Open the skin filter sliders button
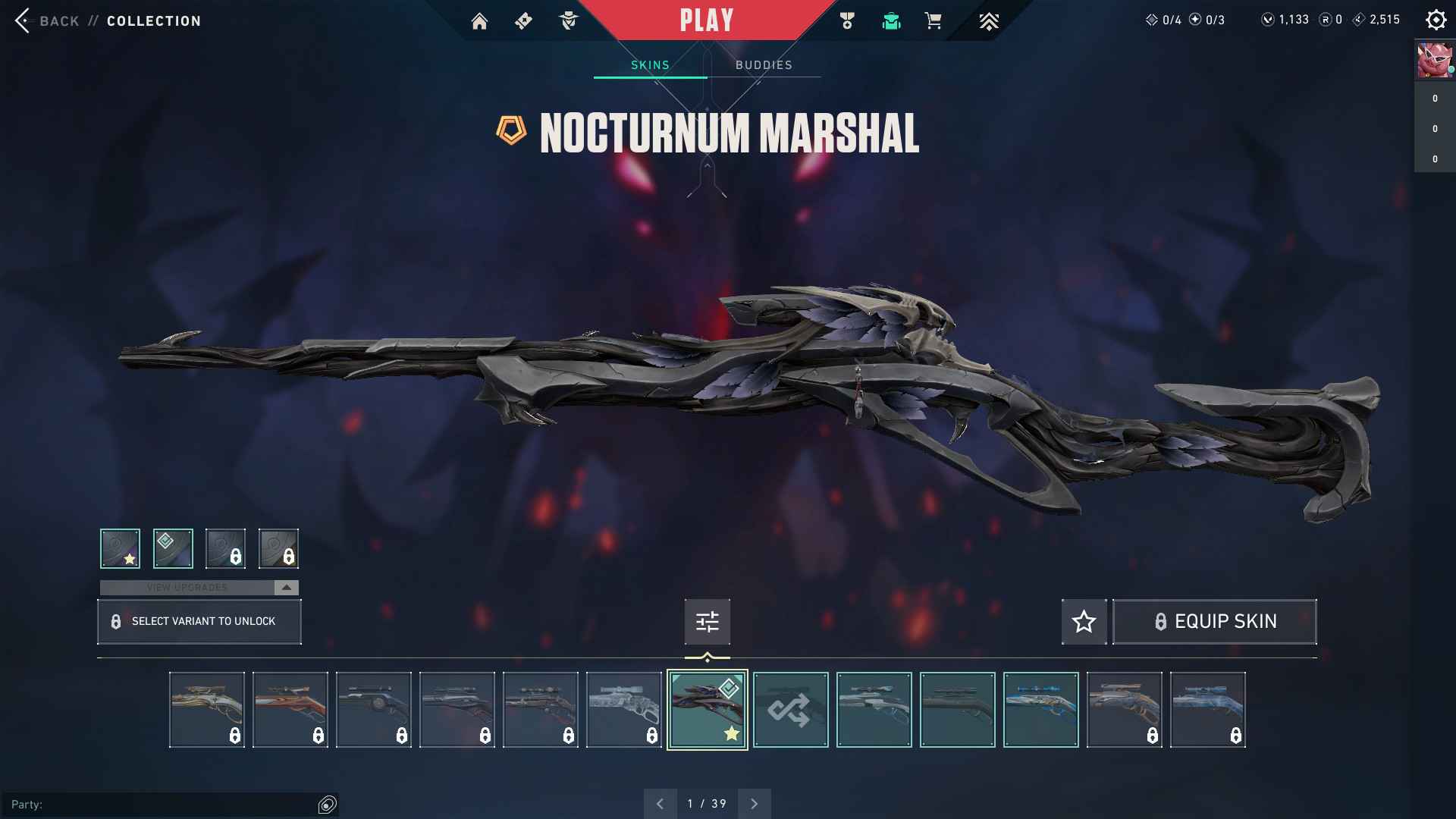Viewport: 1456px width, 819px height. coord(707,622)
